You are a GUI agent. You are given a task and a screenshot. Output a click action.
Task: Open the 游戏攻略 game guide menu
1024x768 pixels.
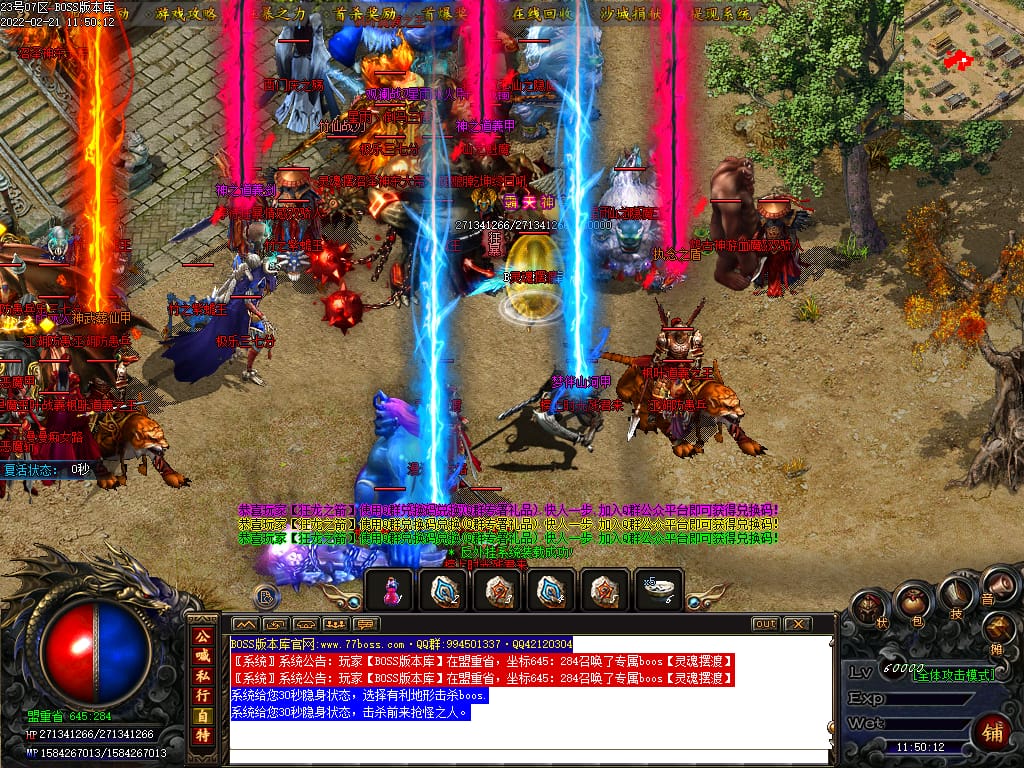pyautogui.click(x=186, y=14)
